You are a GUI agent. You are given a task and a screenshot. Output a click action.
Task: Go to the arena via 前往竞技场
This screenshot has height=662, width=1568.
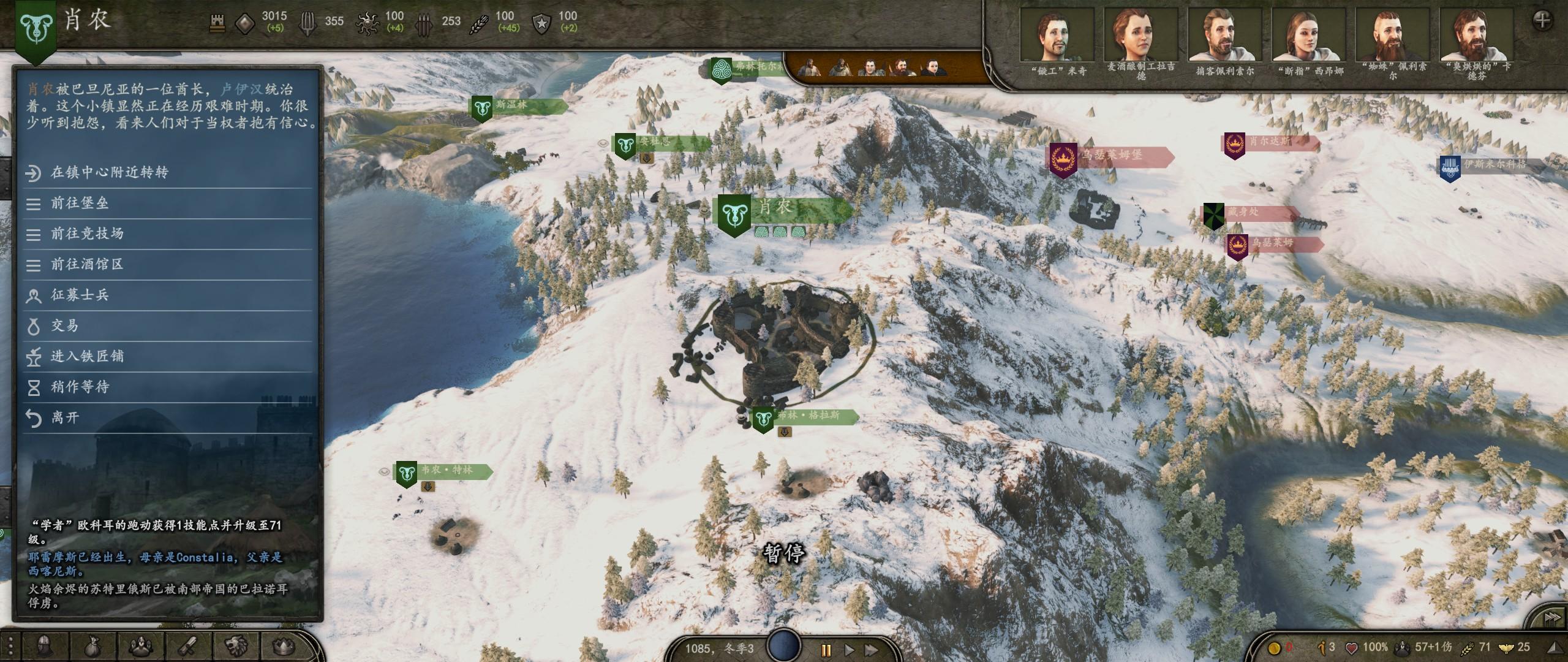[x=87, y=234]
